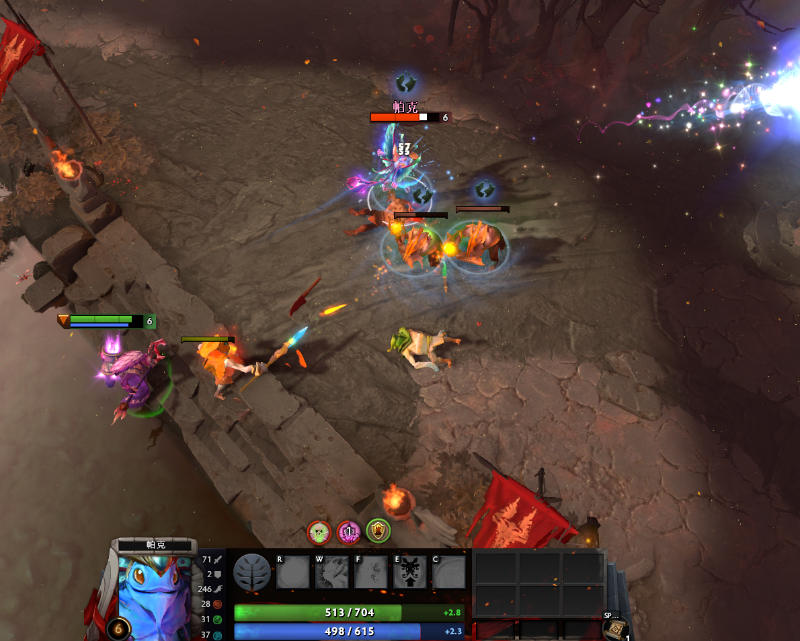Cast the ability labeled W
The image size is (800, 641).
click(331, 573)
